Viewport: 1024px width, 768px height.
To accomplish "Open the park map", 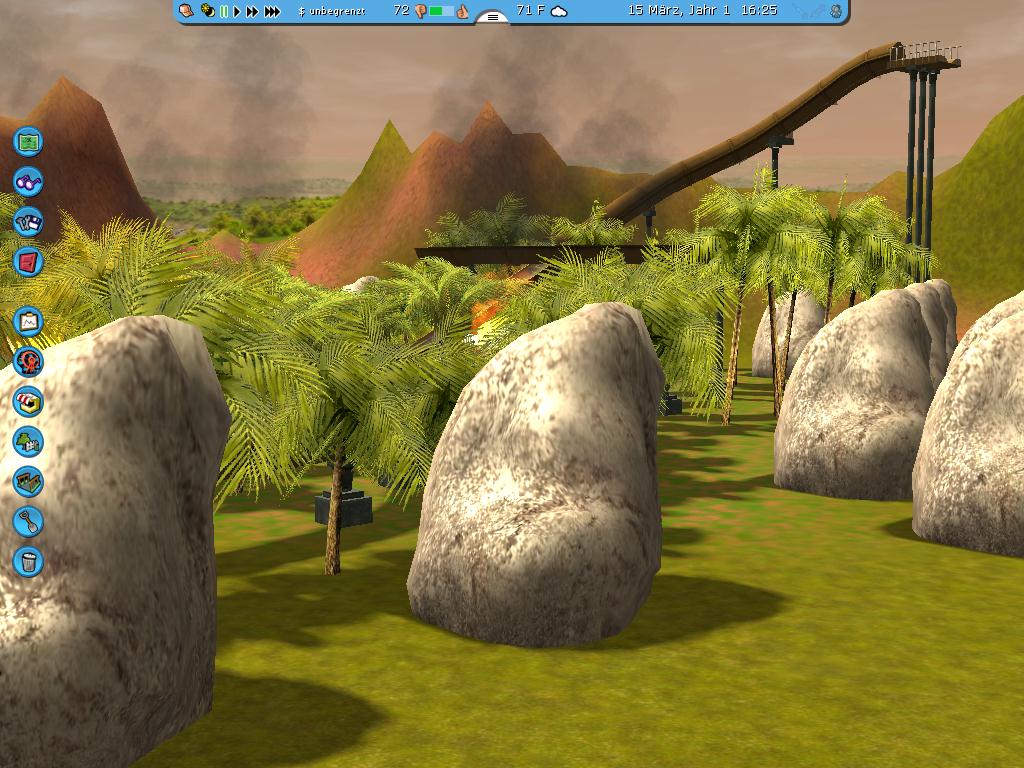I will click(28, 141).
